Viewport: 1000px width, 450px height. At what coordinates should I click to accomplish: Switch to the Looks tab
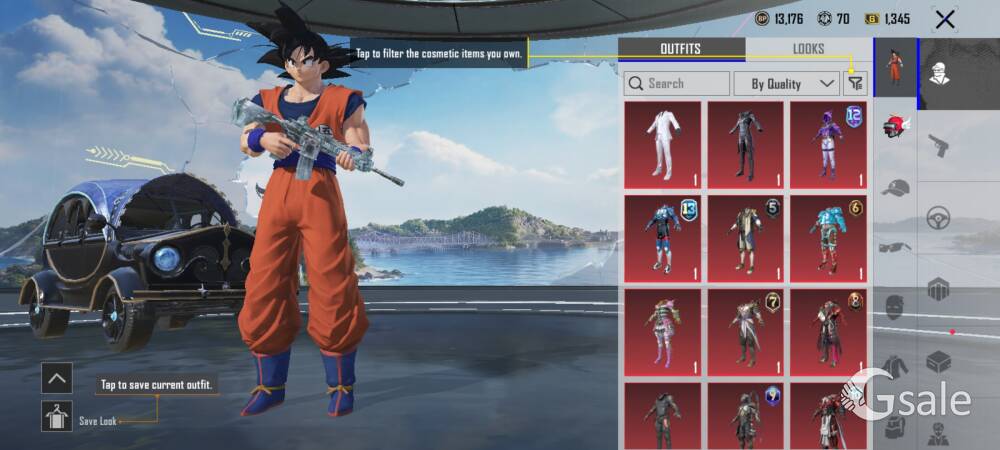click(808, 49)
